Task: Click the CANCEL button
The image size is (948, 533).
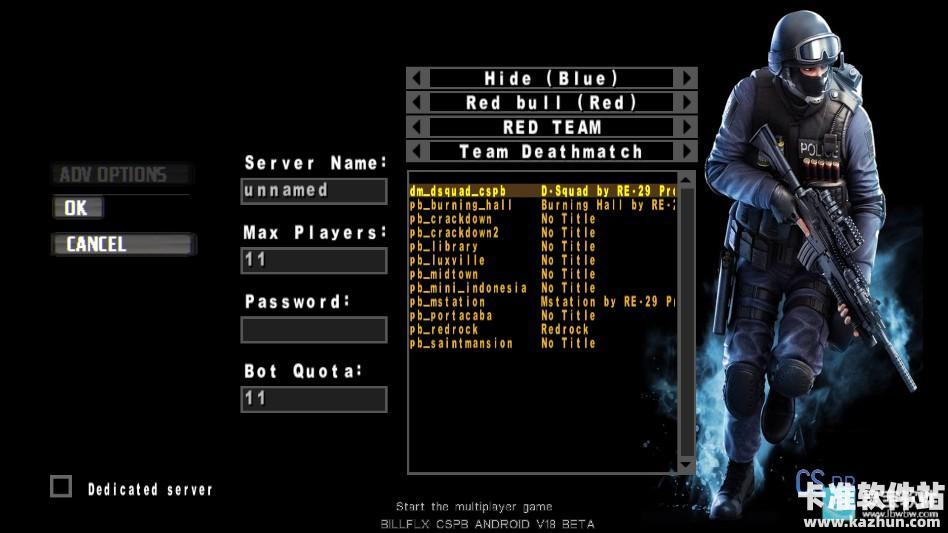Action: point(122,244)
